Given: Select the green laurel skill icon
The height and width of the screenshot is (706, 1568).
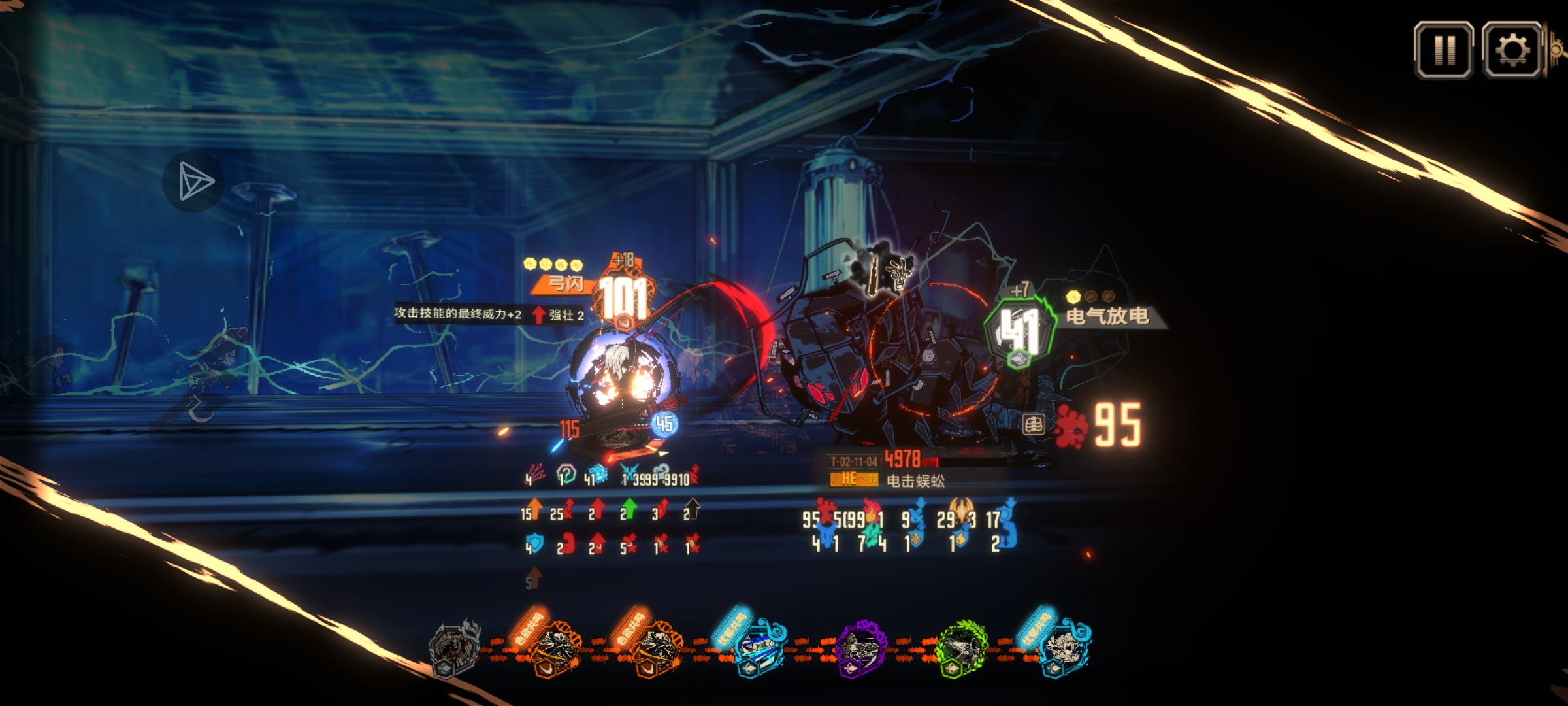Looking at the screenshot, I should (x=962, y=648).
